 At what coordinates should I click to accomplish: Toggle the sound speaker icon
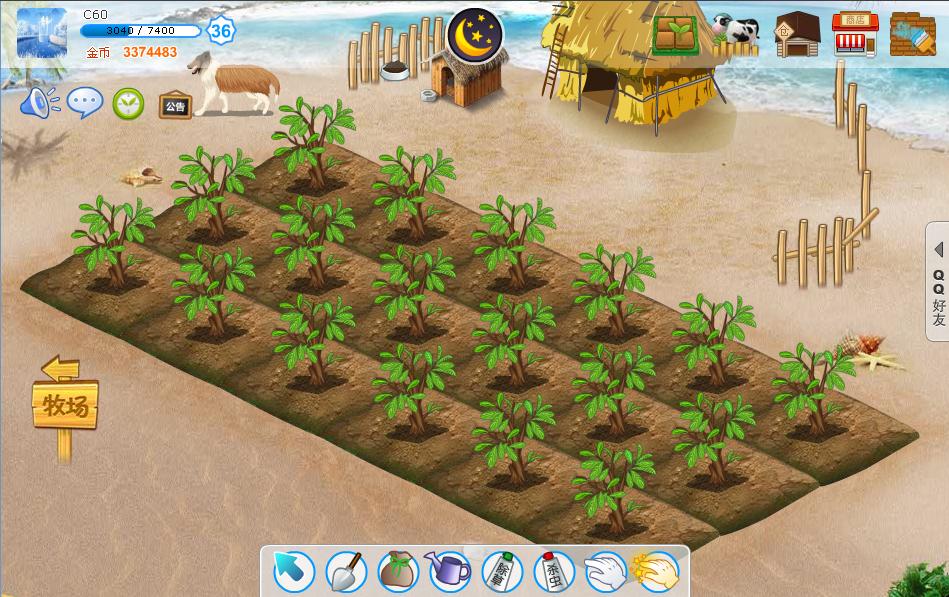click(x=40, y=102)
